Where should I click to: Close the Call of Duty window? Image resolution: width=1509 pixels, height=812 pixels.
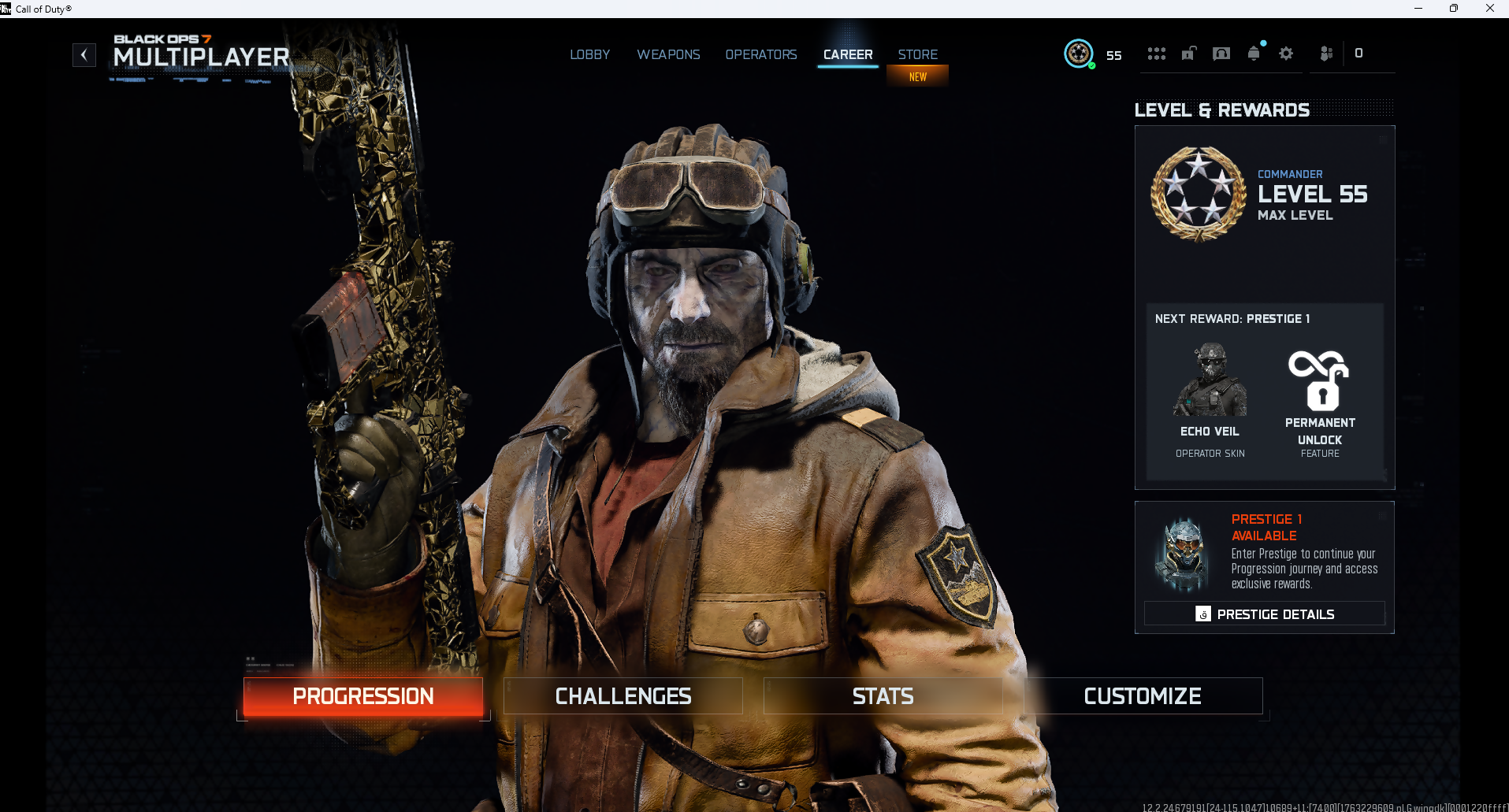(x=1489, y=9)
